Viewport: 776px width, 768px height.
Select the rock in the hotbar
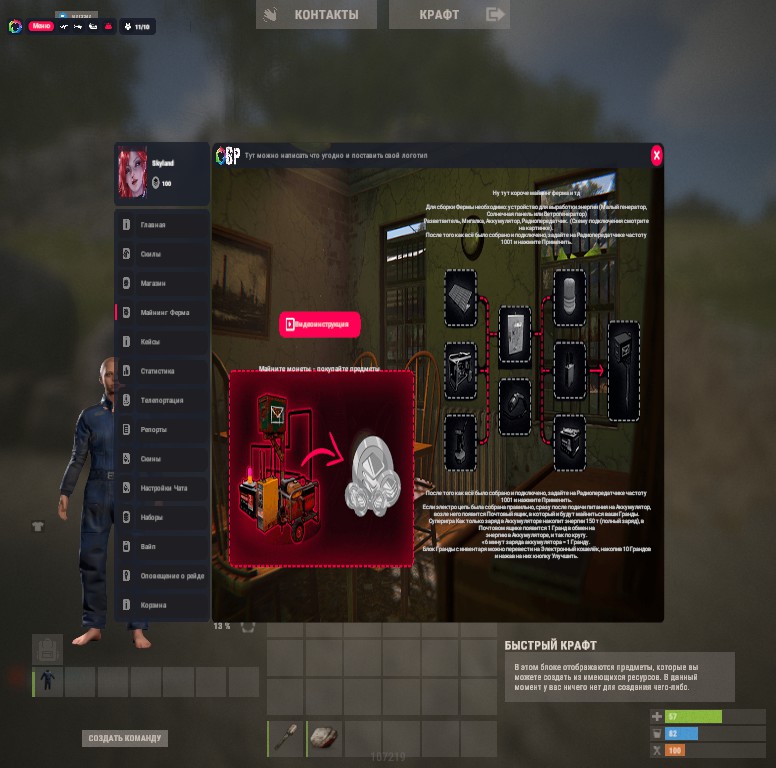325,738
